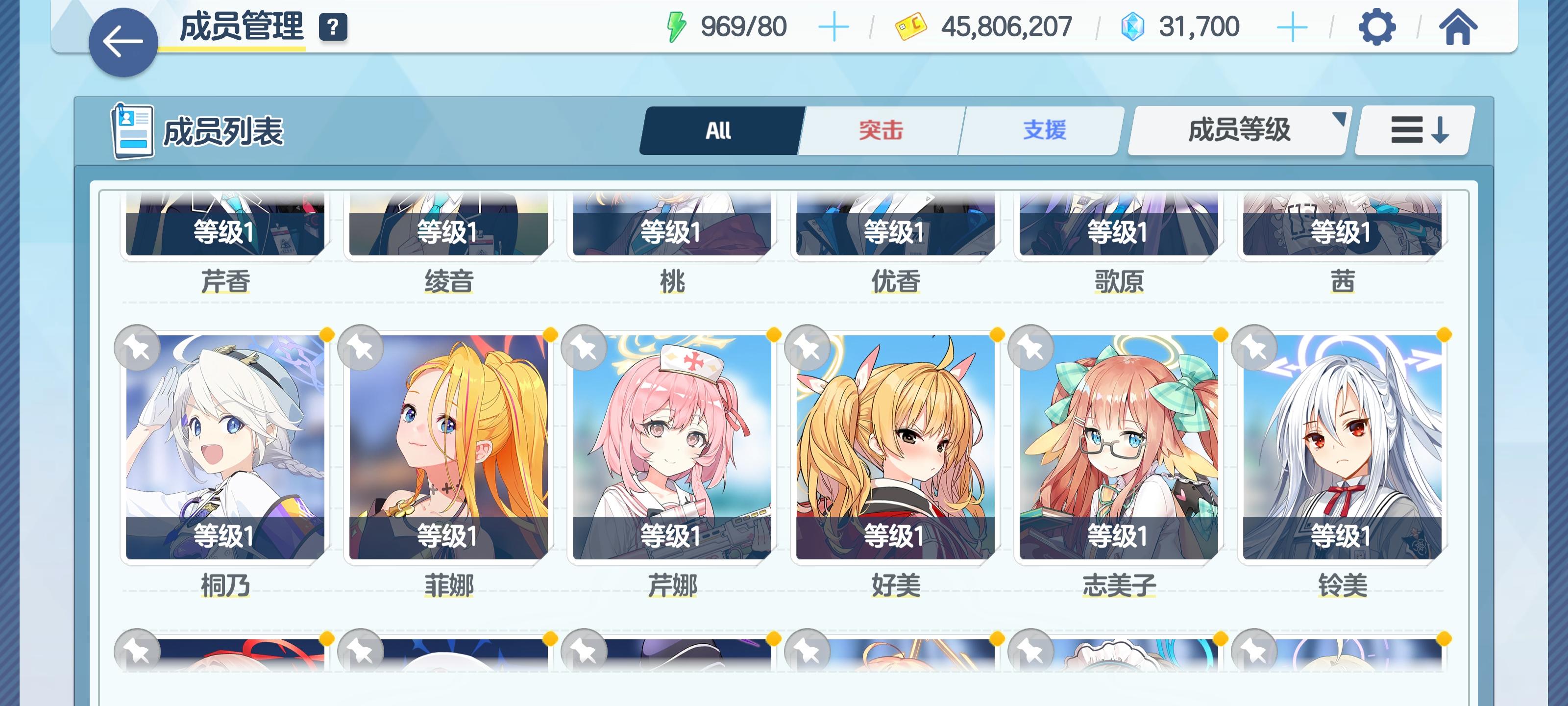Image resolution: width=1568 pixels, height=706 pixels.
Task: Click the member list roster icon beside 成员列表
Action: pyautogui.click(x=133, y=130)
